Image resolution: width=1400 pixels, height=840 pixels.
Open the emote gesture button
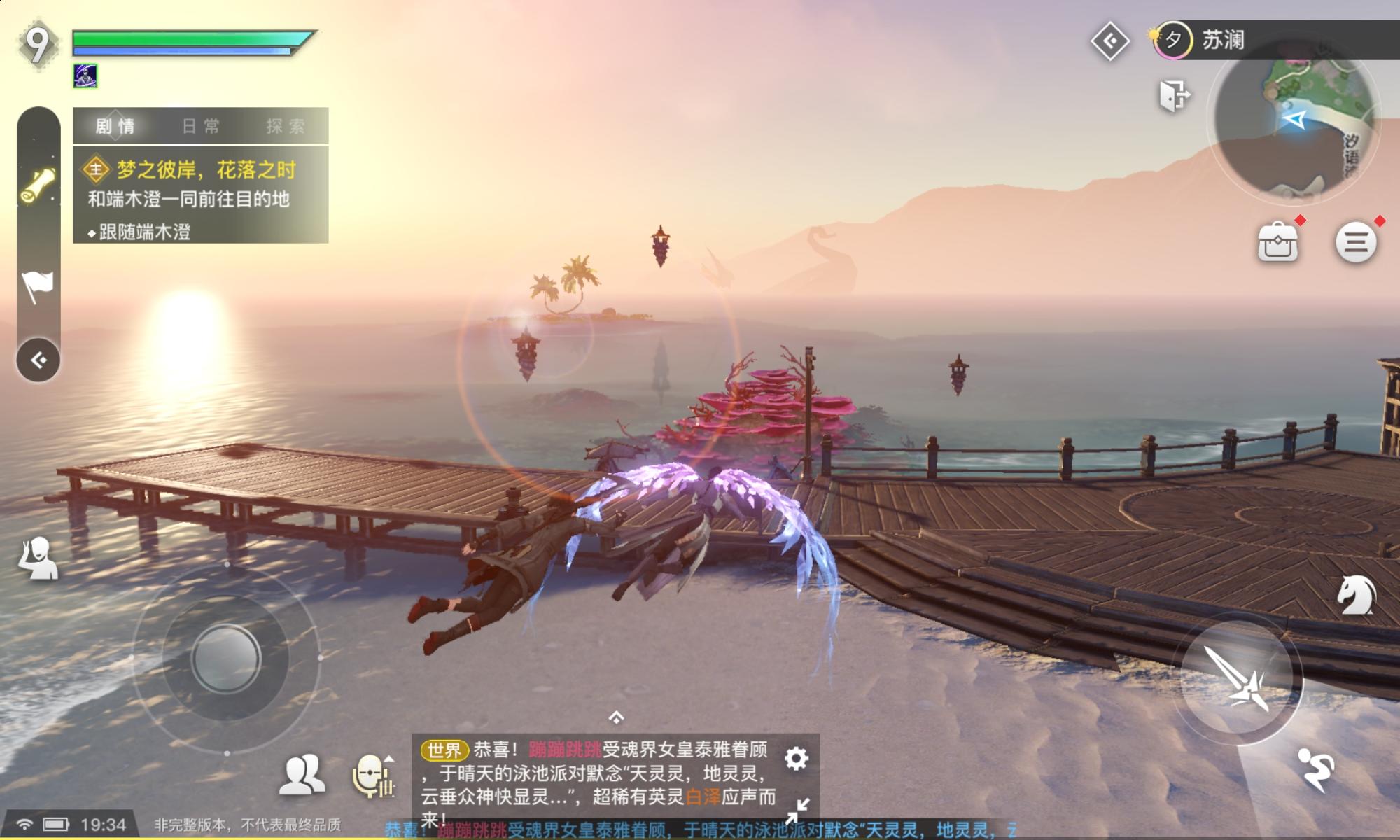tap(39, 558)
